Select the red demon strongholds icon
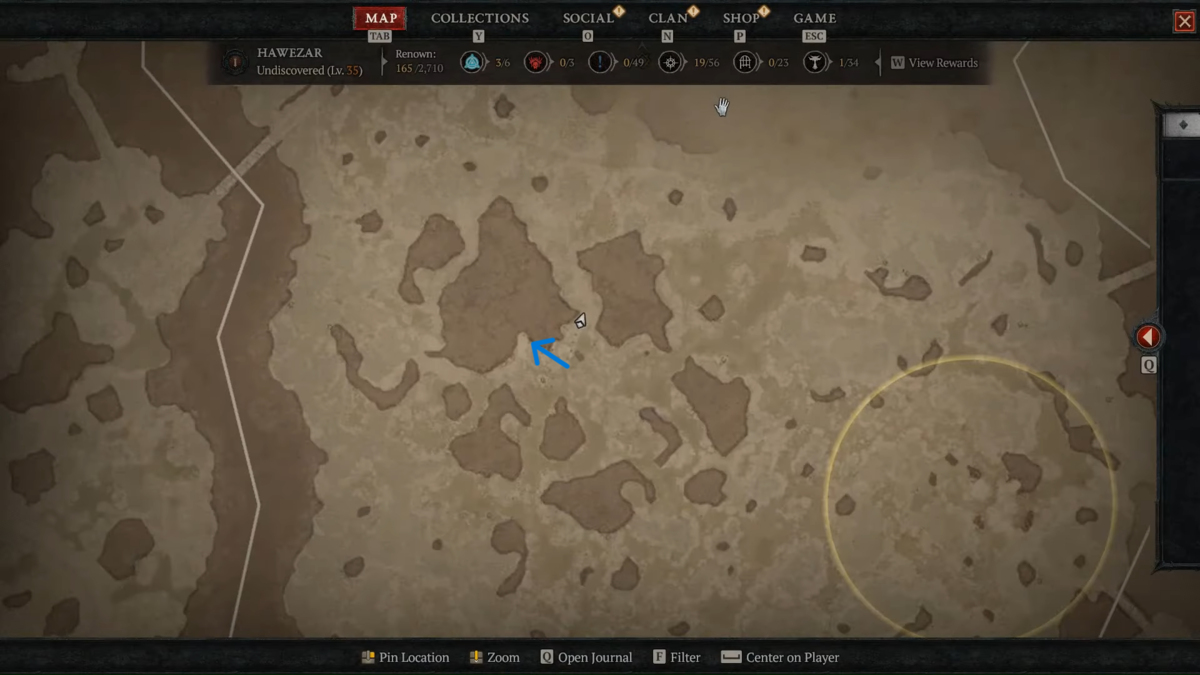1200x675 pixels. 536,63
